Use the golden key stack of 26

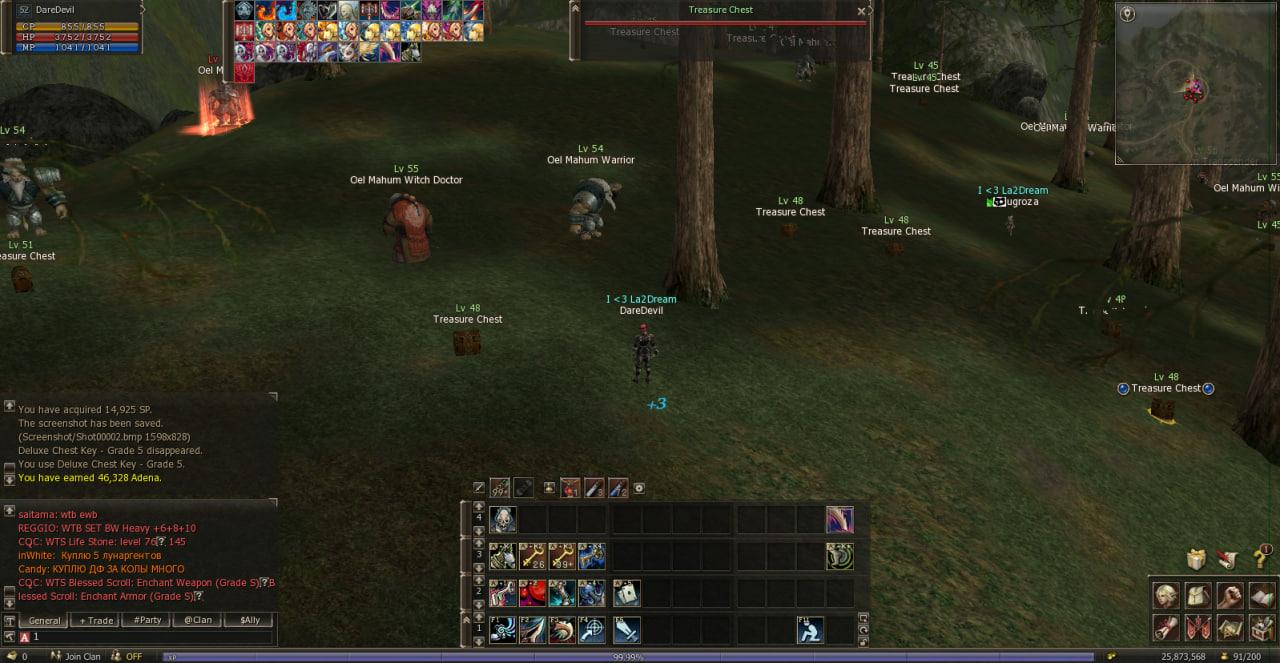[532, 557]
